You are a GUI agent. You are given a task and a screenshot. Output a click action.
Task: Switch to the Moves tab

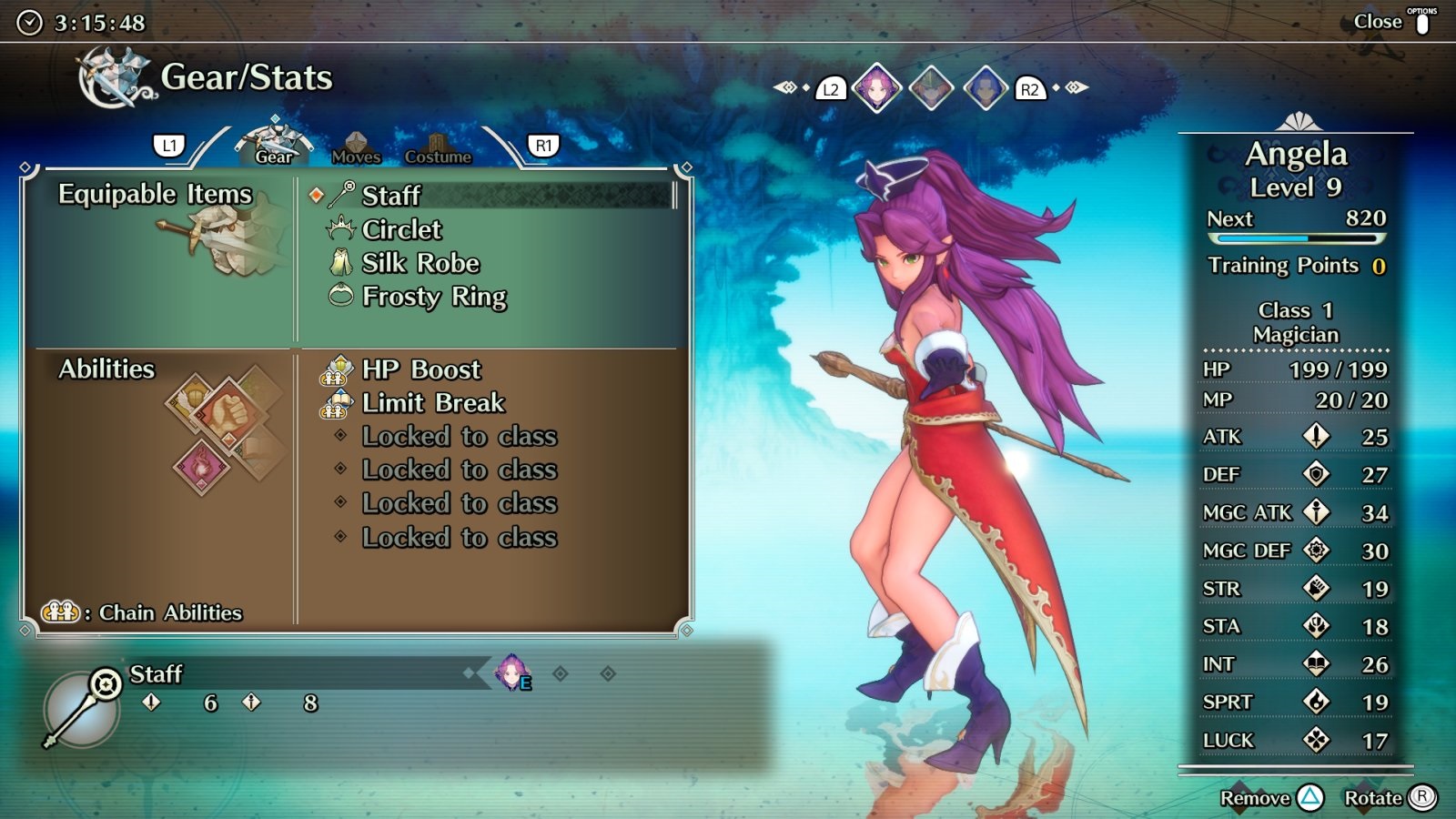coord(356,148)
